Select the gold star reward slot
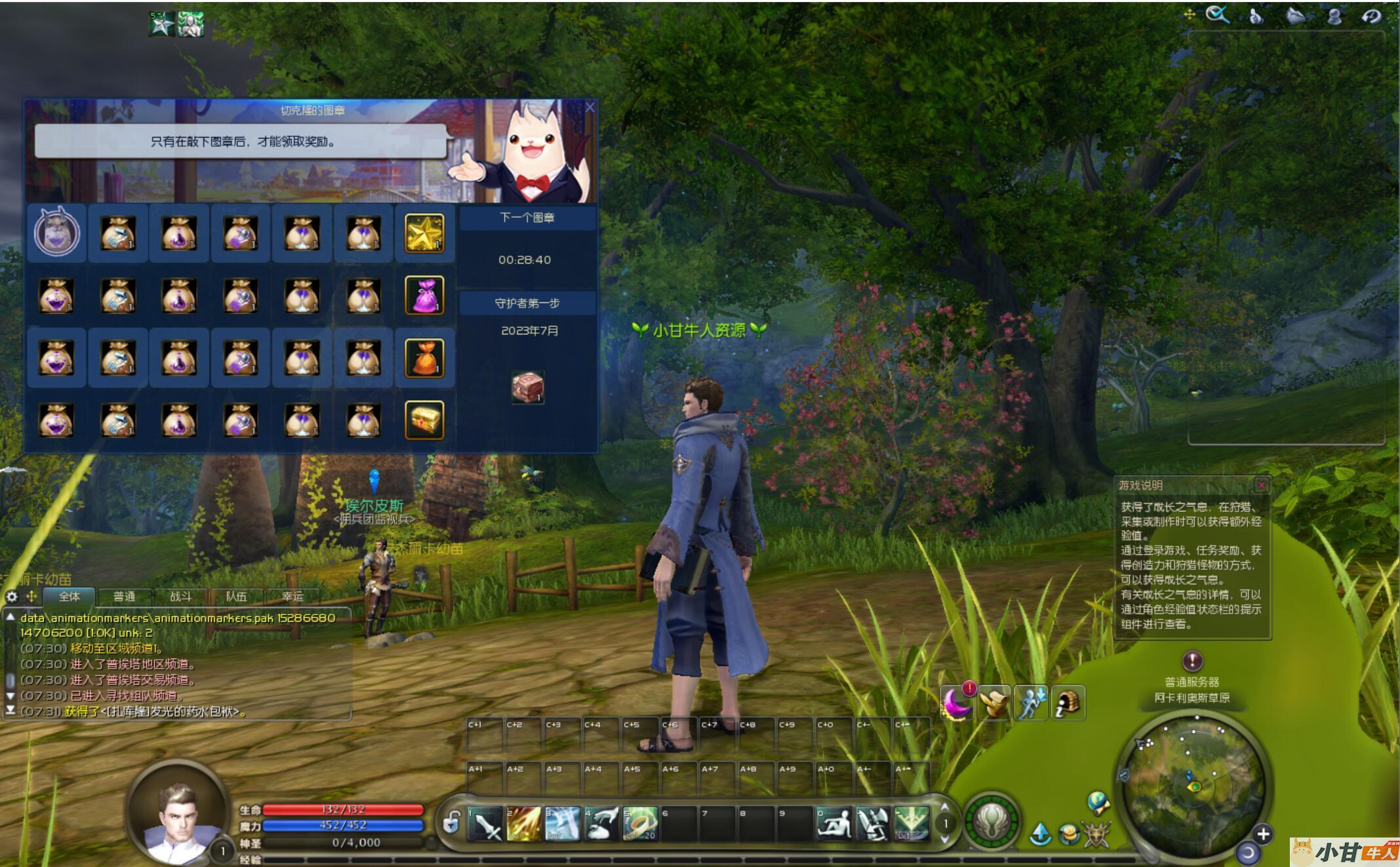The height and width of the screenshot is (867, 1400). coord(424,233)
